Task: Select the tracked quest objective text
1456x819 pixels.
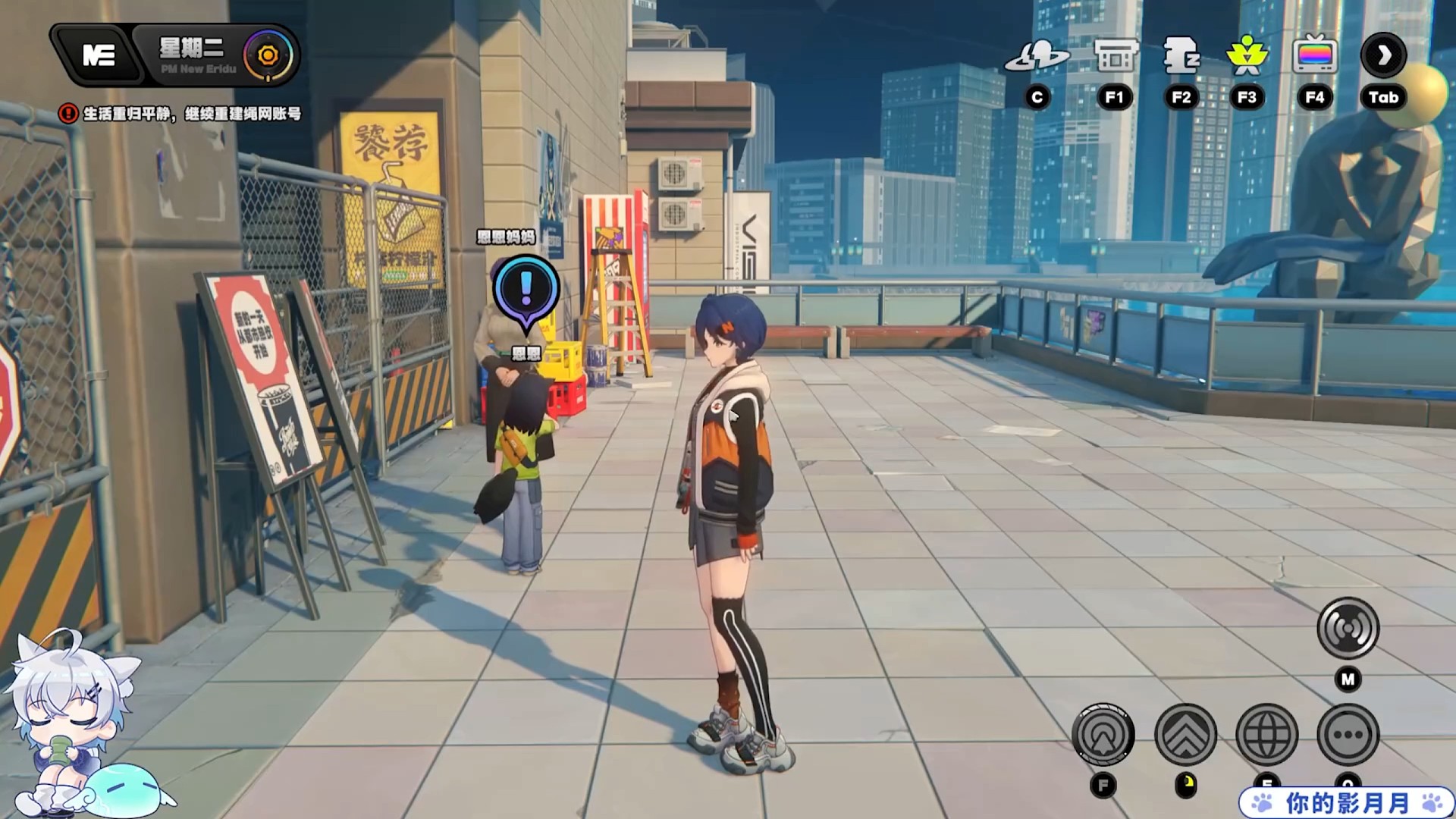Action: pos(191,114)
